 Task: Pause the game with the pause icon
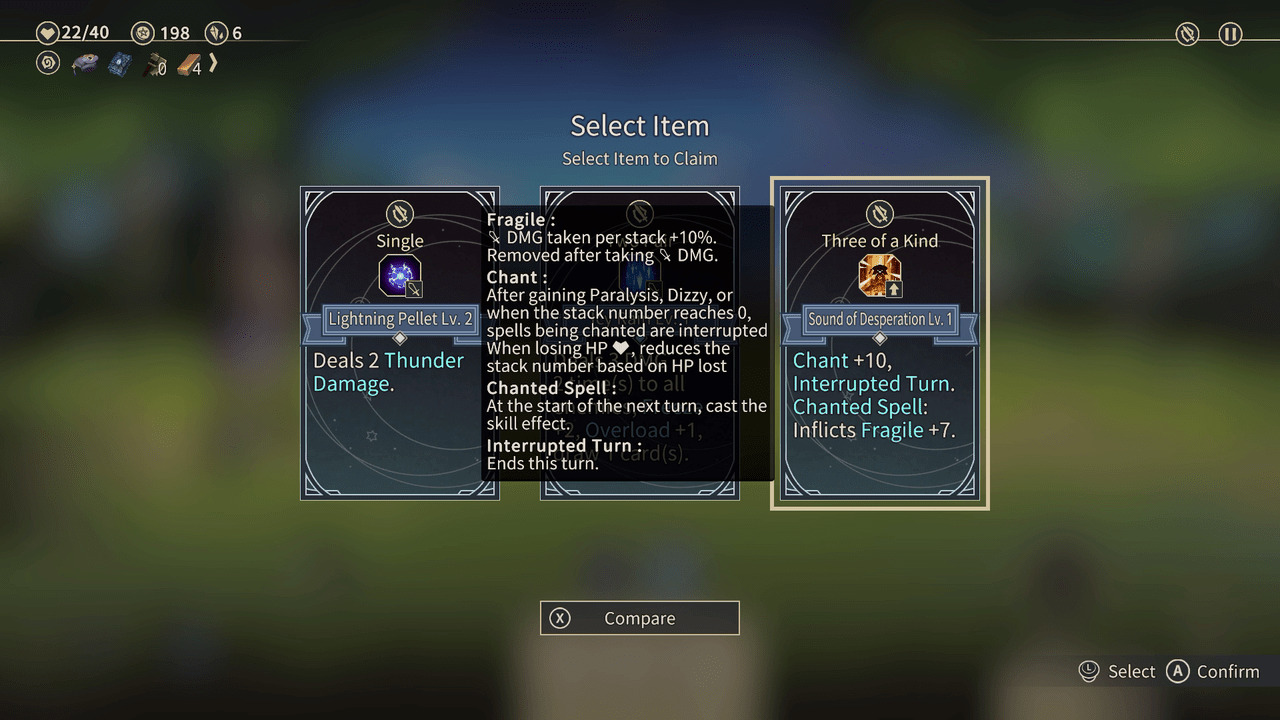(x=1229, y=34)
